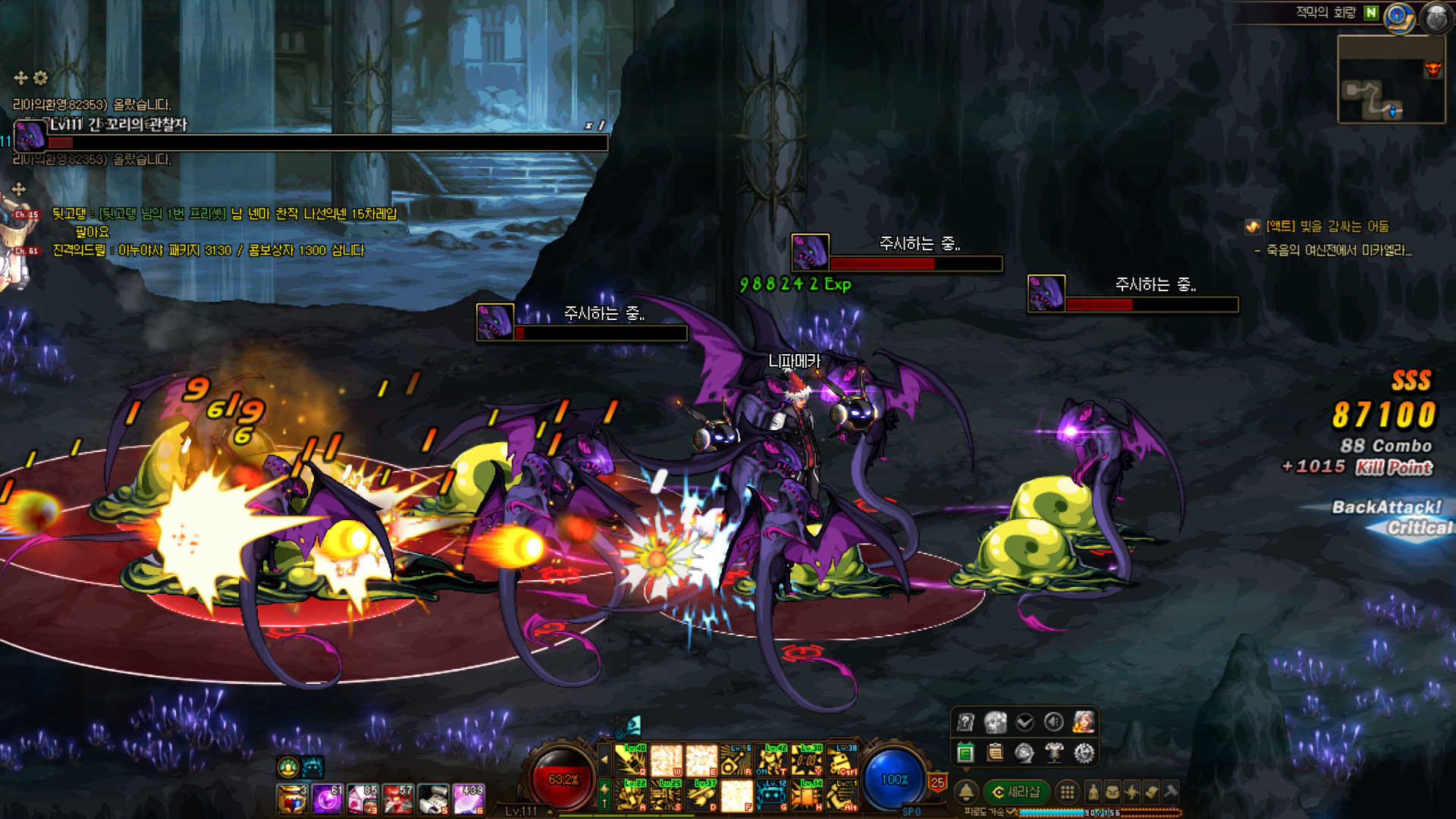Open the gear settings icon
Image resolution: width=1456 pixels, height=819 pixels.
[x=1084, y=753]
